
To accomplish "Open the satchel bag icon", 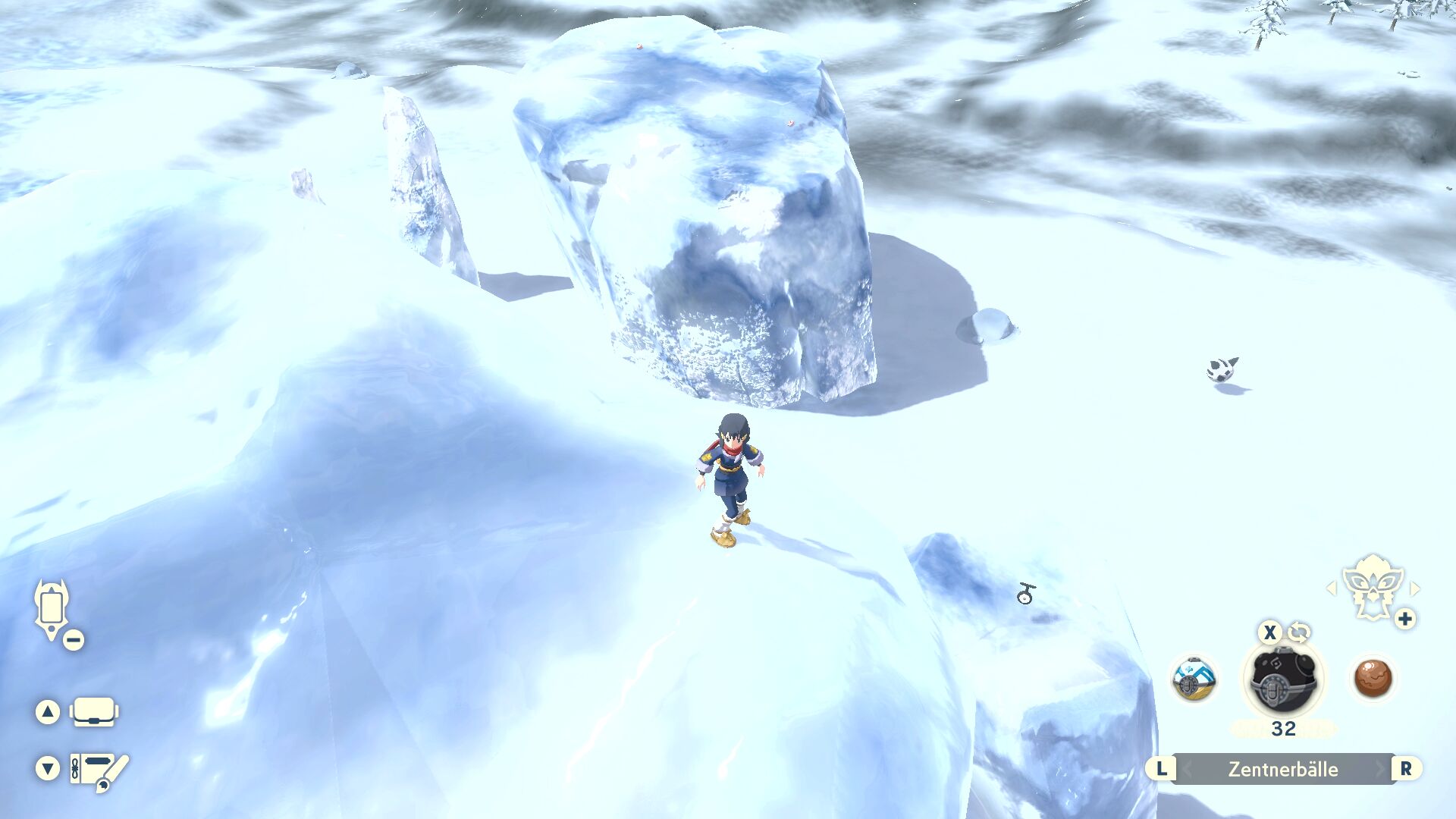I will 94,712.
